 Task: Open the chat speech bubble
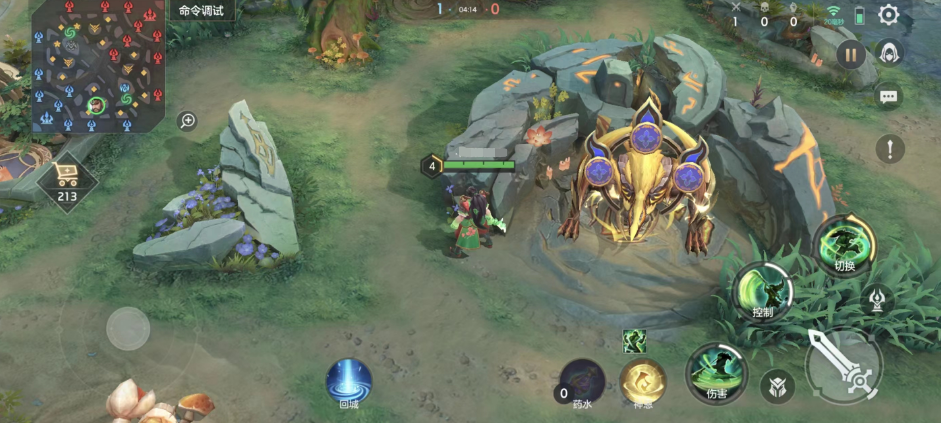pos(888,97)
